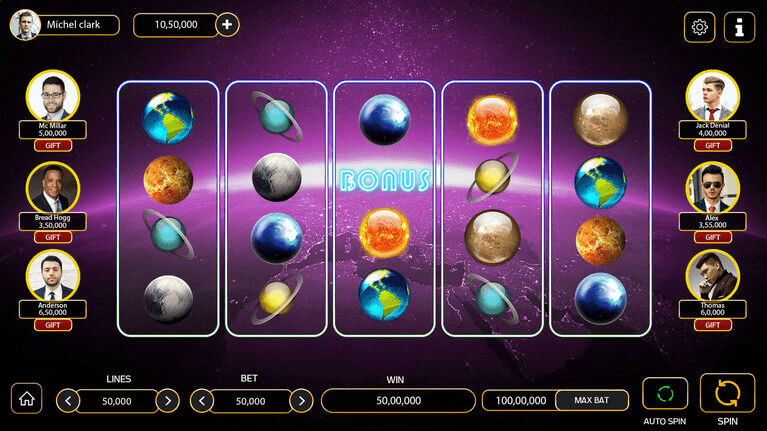Image resolution: width=767 pixels, height=431 pixels.
Task: Decrease the number of lines
Action: (68, 401)
